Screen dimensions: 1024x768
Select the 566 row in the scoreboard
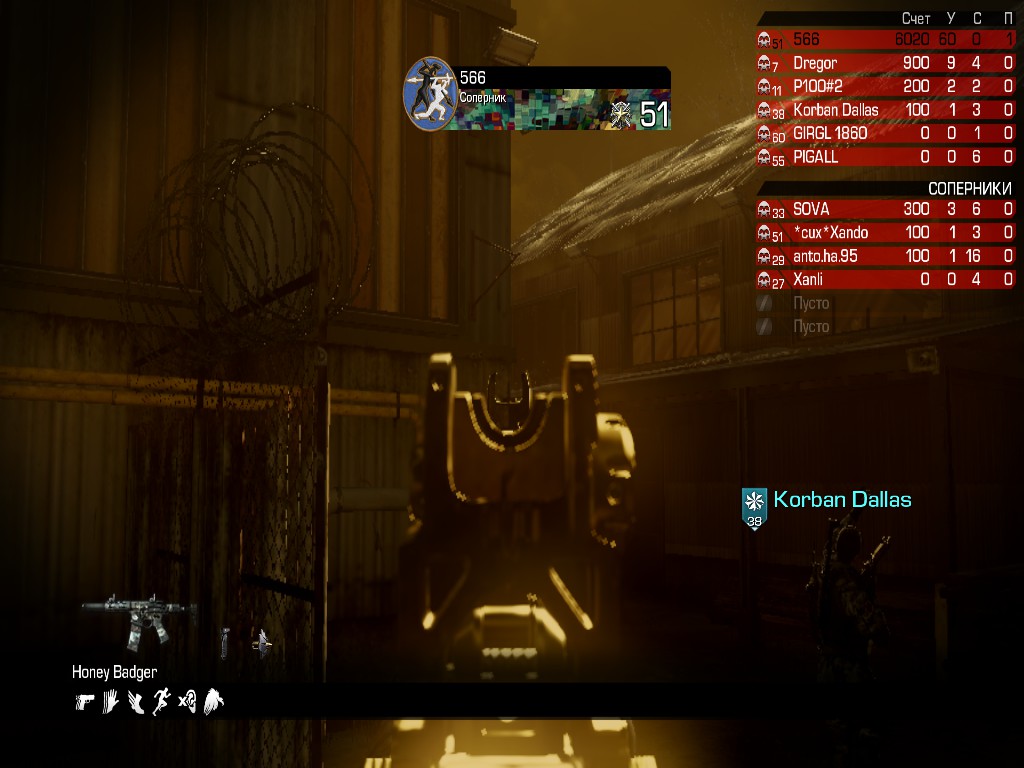[886, 40]
